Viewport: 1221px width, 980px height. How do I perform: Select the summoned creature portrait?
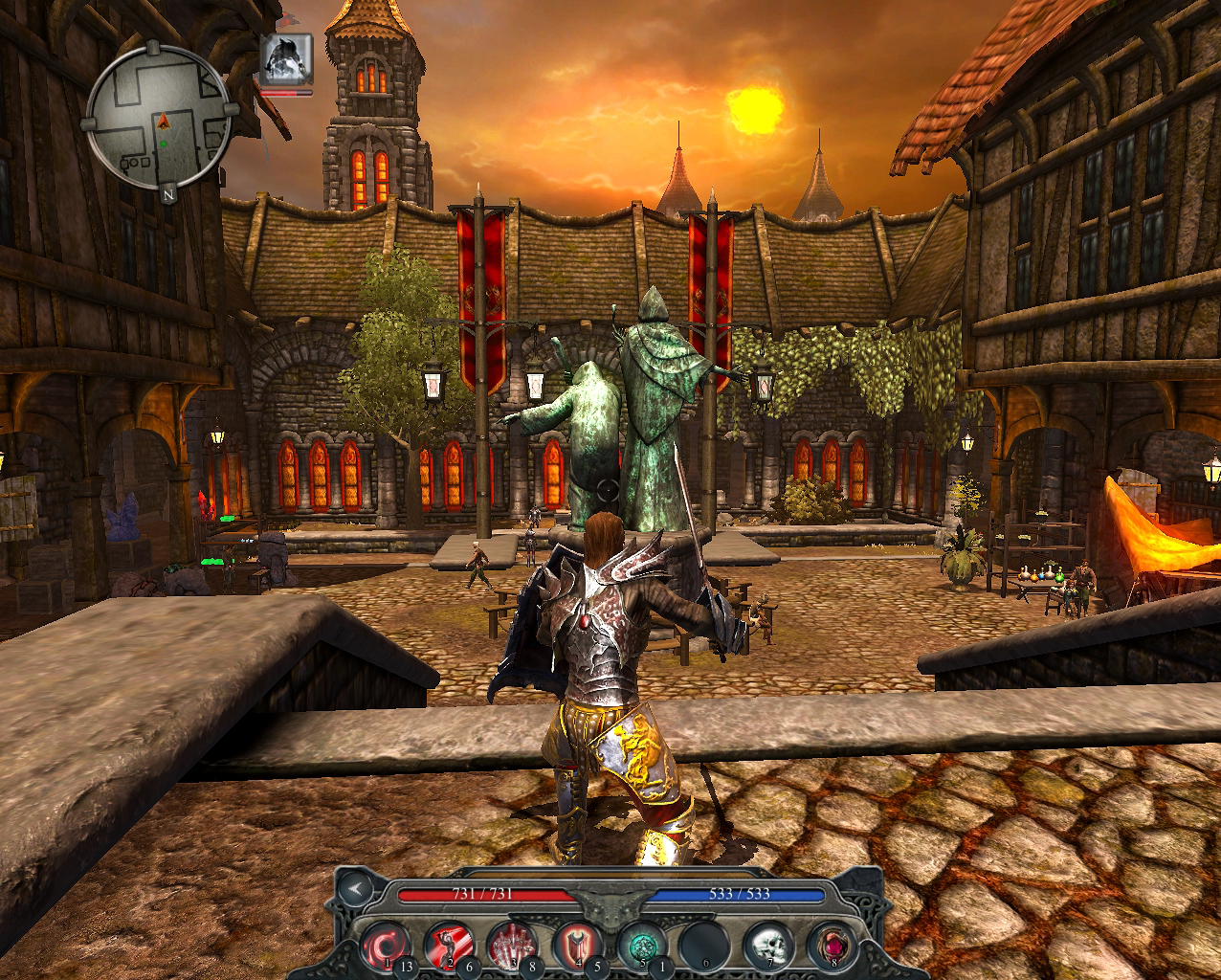click(287, 60)
